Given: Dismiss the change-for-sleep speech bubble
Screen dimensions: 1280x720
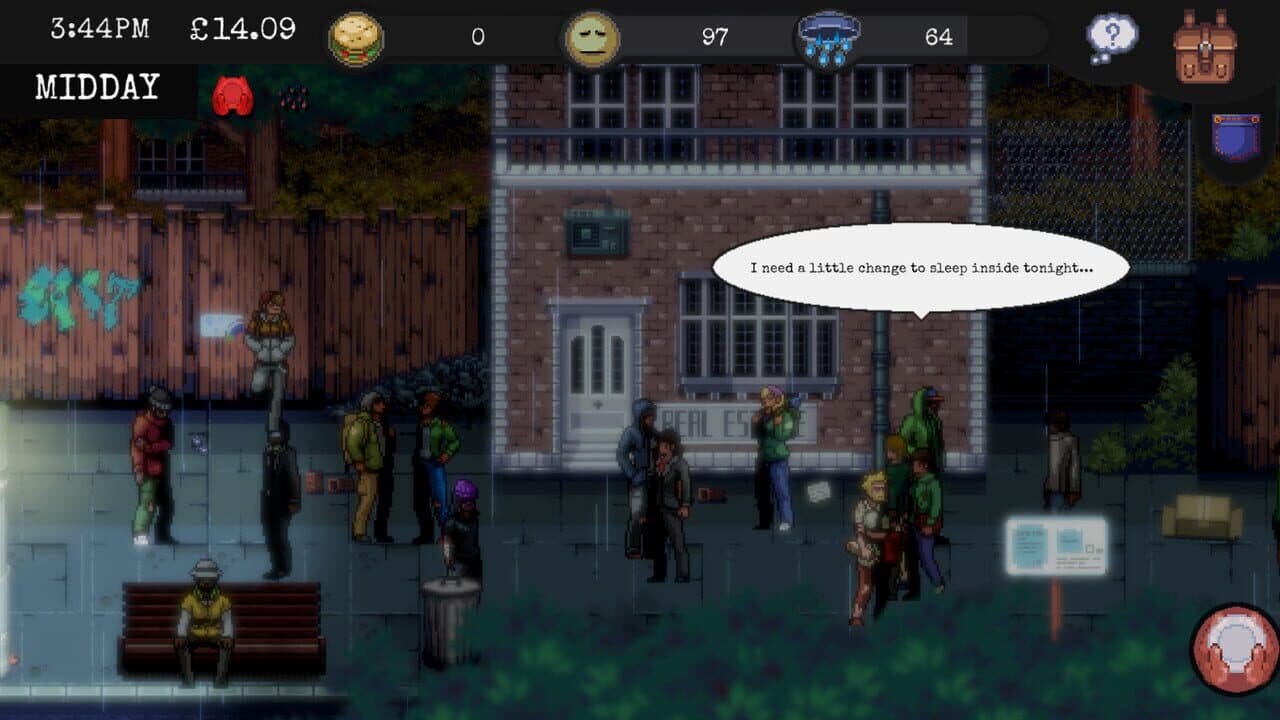Looking at the screenshot, I should click(x=922, y=267).
